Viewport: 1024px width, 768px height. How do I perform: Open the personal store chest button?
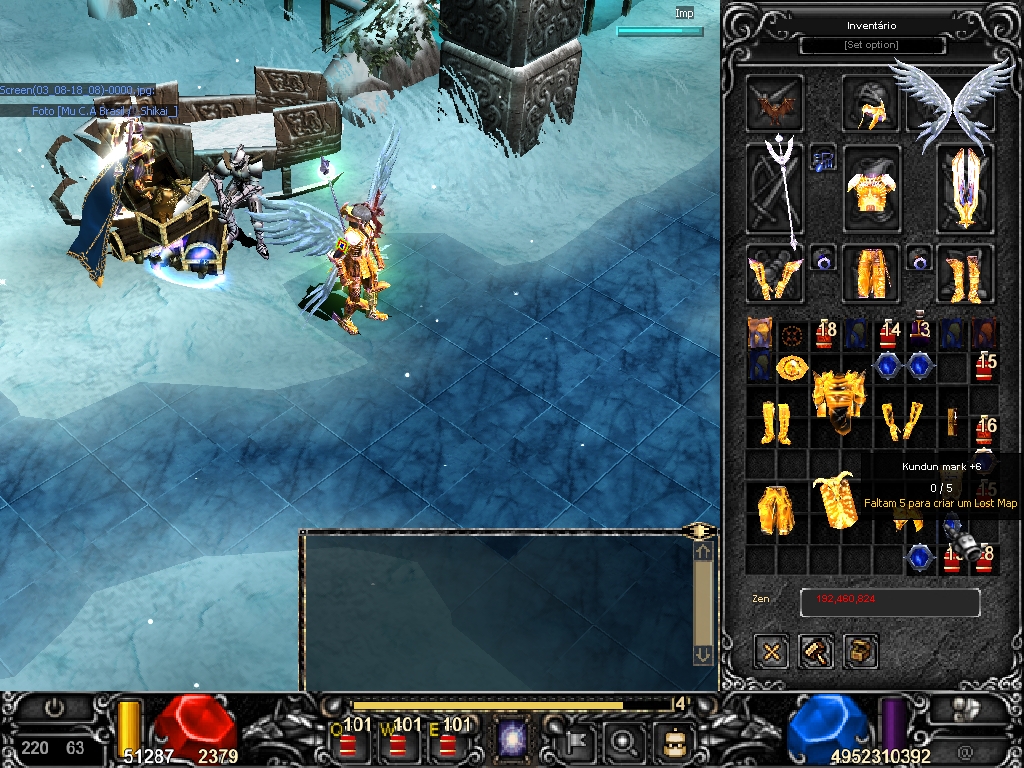860,652
